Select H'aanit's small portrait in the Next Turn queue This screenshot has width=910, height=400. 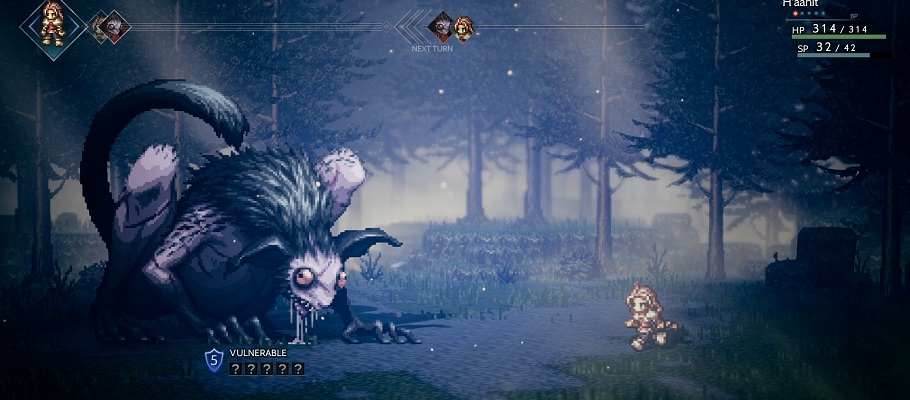[464, 26]
